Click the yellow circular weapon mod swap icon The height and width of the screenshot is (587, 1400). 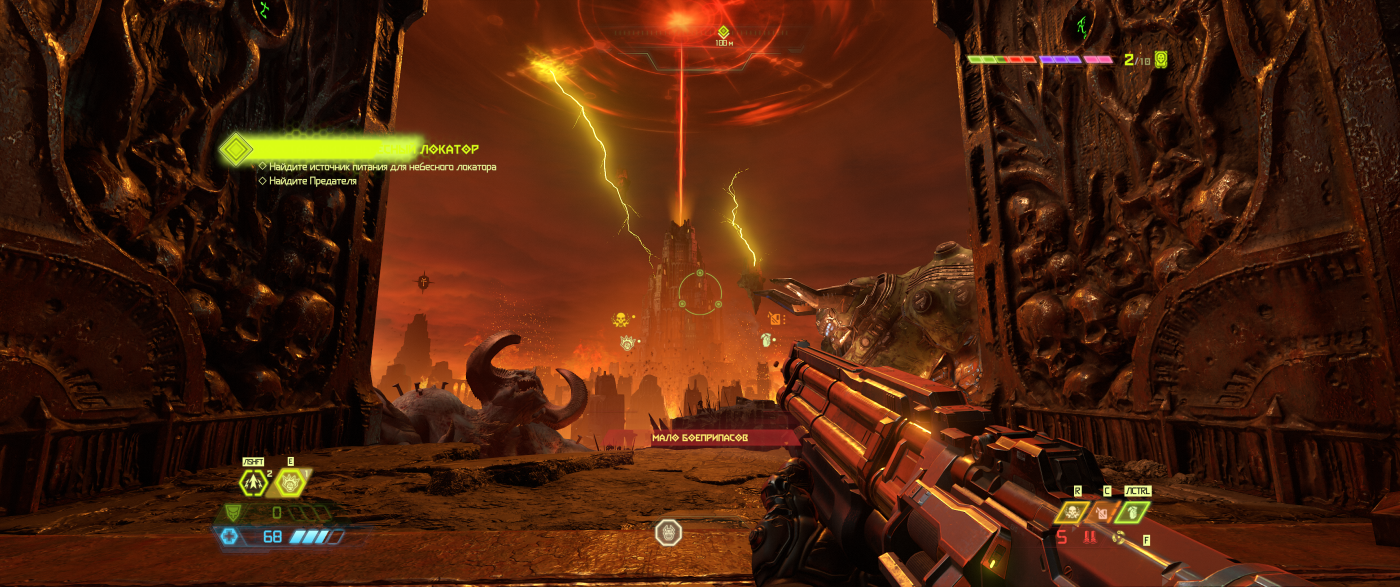(x=1120, y=539)
